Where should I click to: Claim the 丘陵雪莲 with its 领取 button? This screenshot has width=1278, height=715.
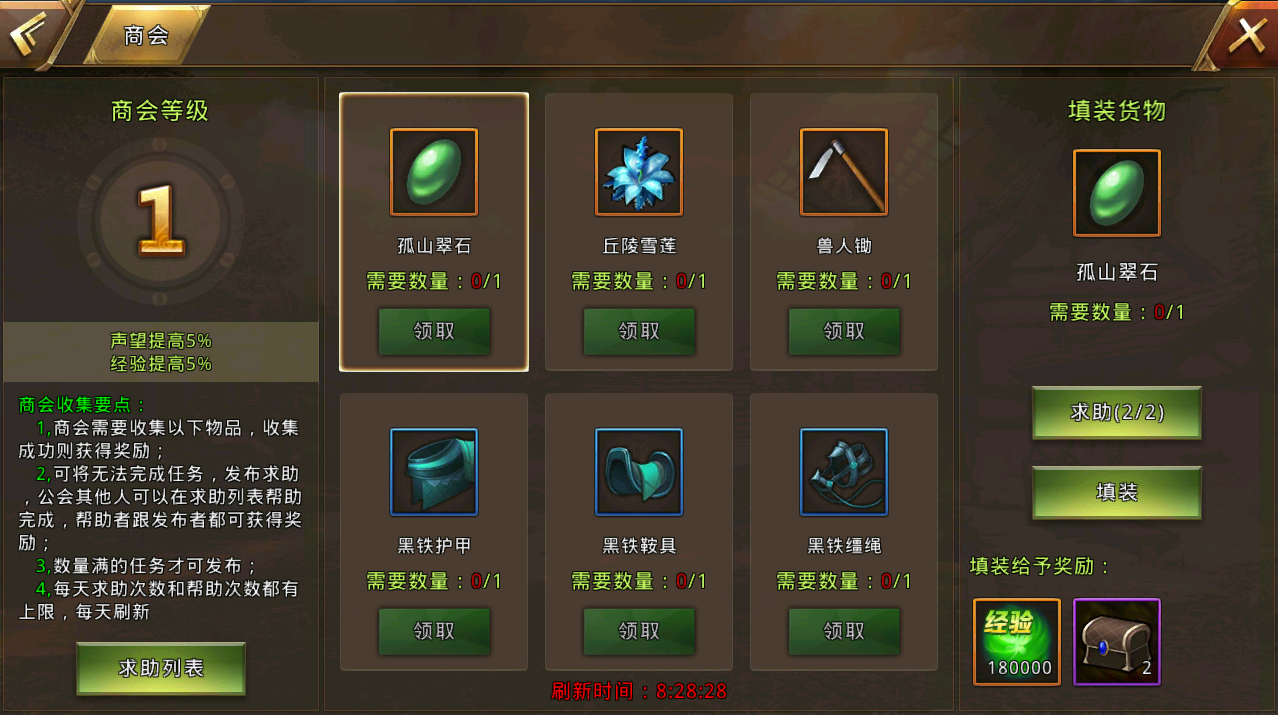click(639, 331)
